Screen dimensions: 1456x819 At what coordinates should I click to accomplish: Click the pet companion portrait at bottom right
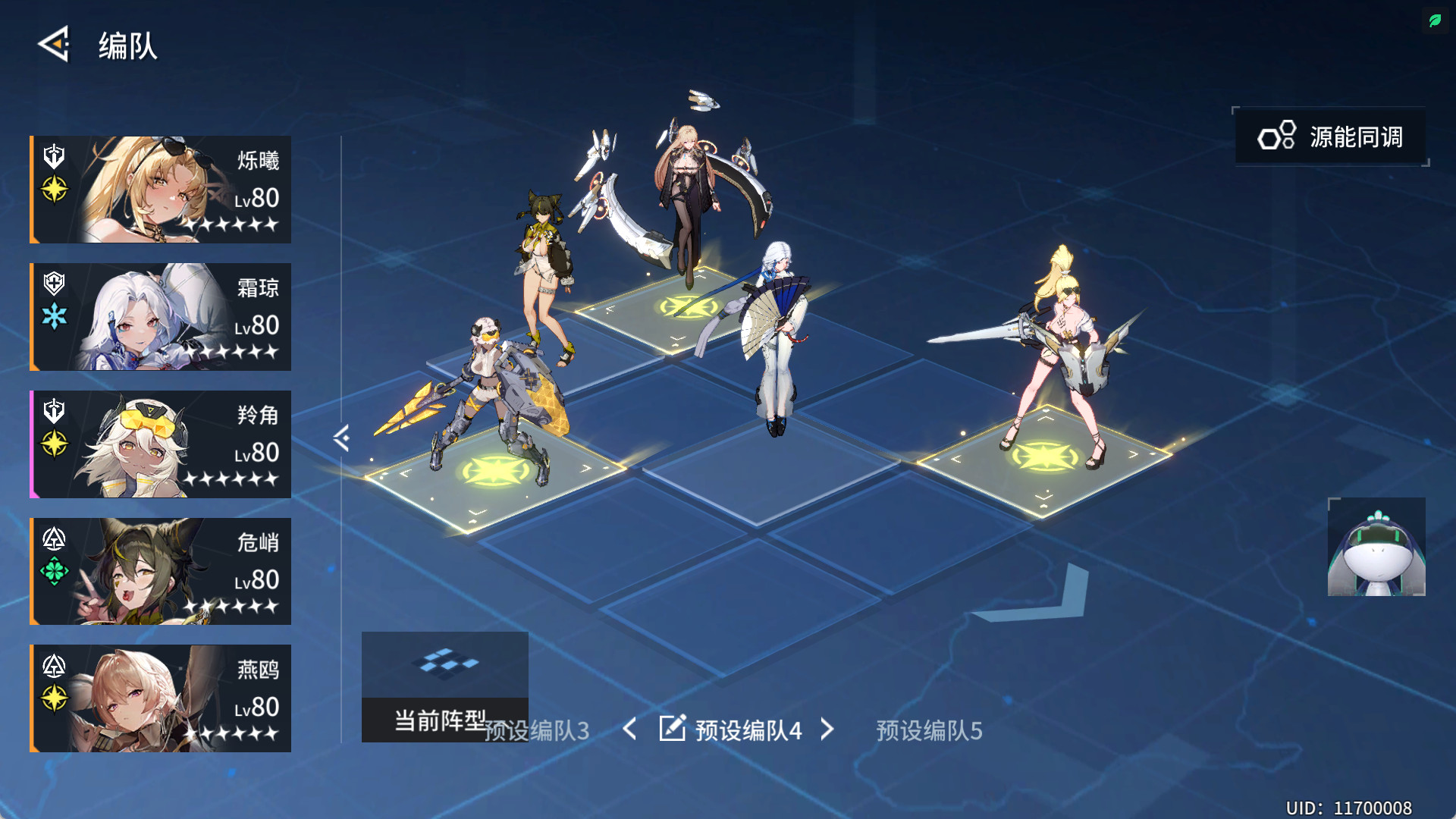[x=1376, y=548]
